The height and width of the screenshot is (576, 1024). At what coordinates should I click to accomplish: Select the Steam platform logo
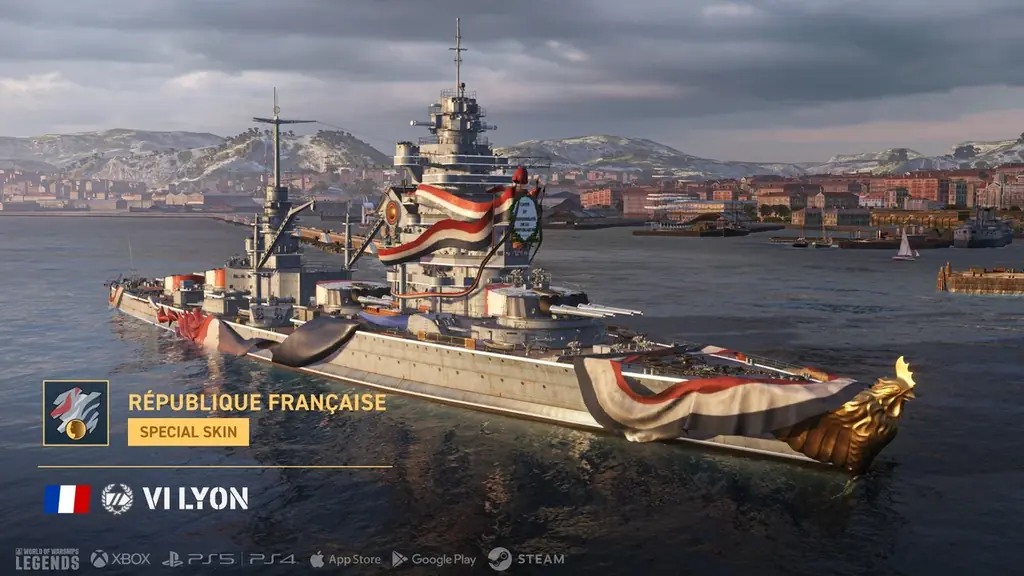click(526, 559)
